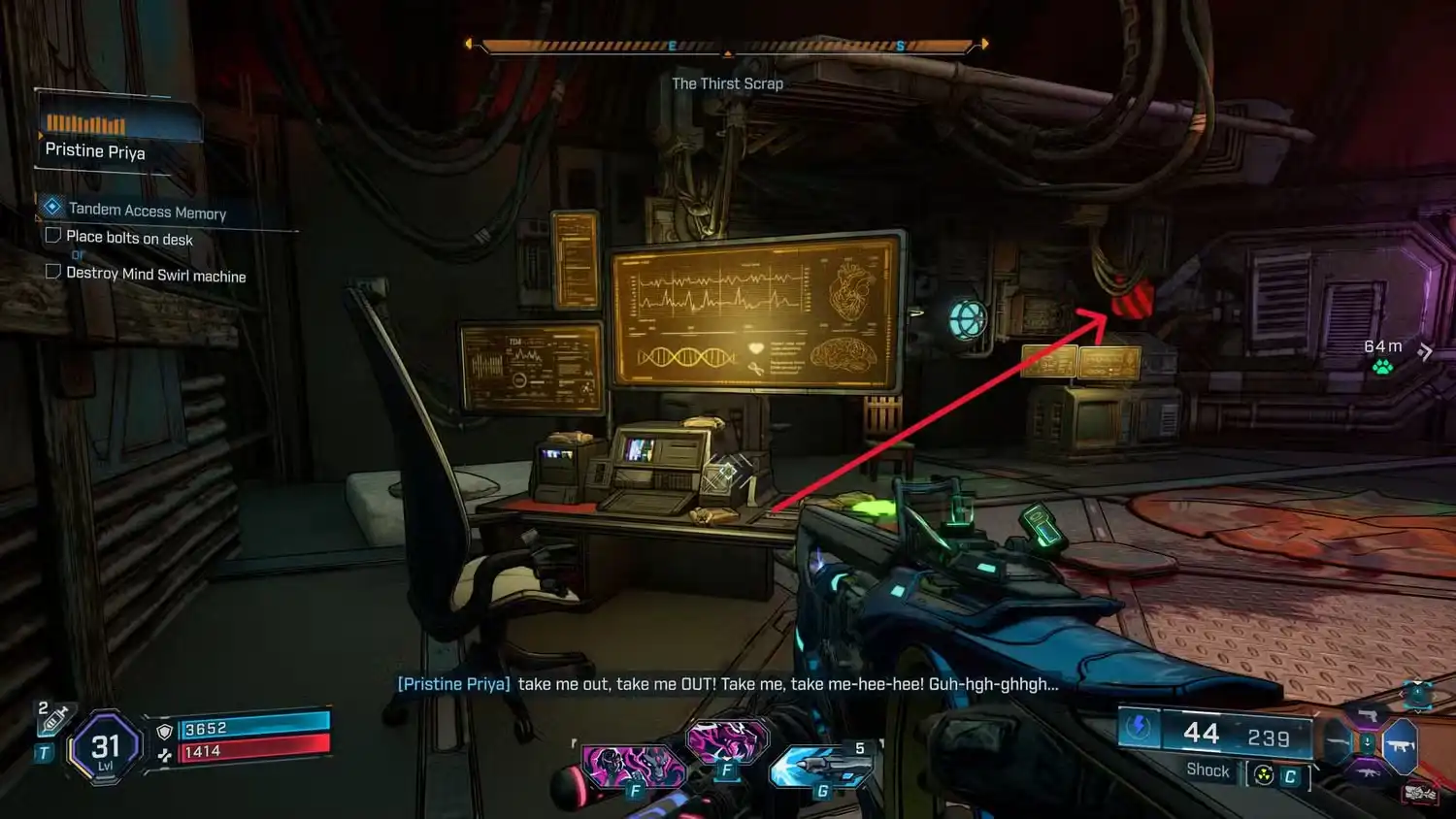Select the Tandem Access Memory quest title
The height and width of the screenshot is (819, 1456).
pos(147,211)
